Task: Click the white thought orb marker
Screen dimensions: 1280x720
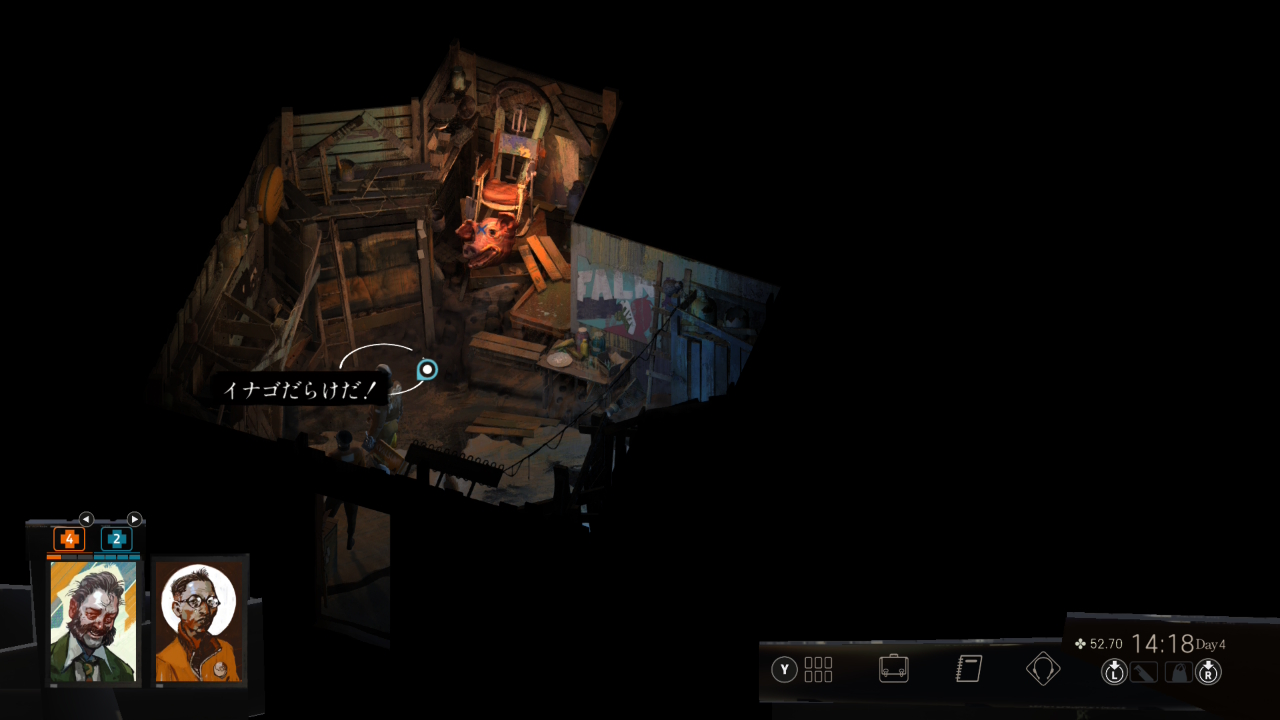Action: [x=427, y=370]
